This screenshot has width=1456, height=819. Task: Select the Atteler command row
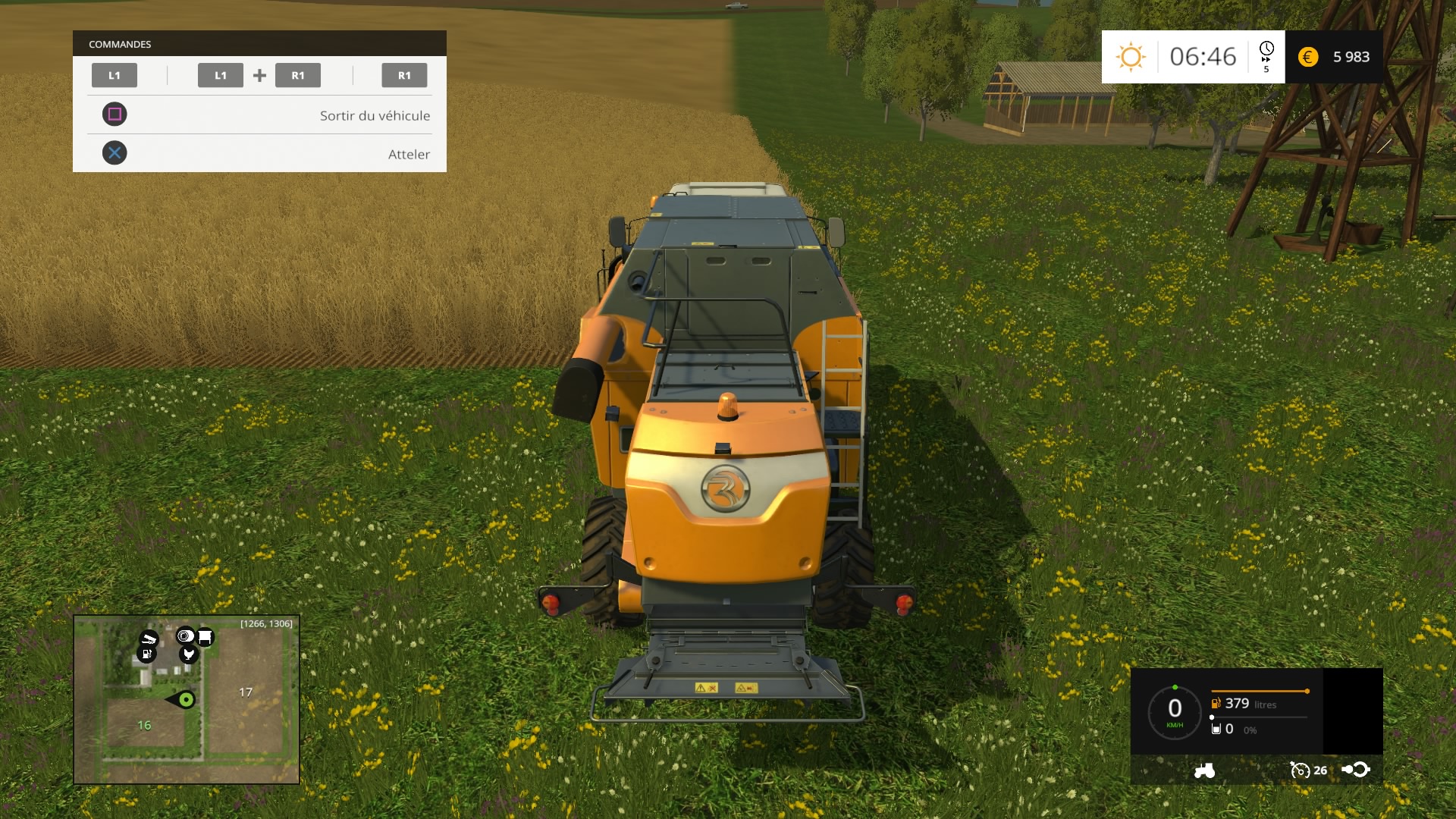coord(259,154)
